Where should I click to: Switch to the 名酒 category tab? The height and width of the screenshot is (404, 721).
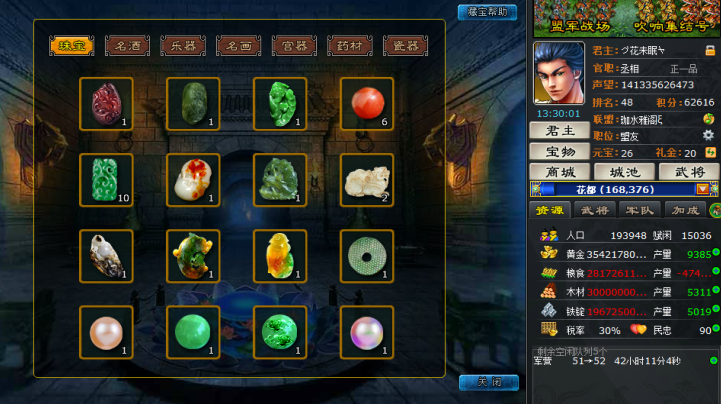pyautogui.click(x=127, y=46)
